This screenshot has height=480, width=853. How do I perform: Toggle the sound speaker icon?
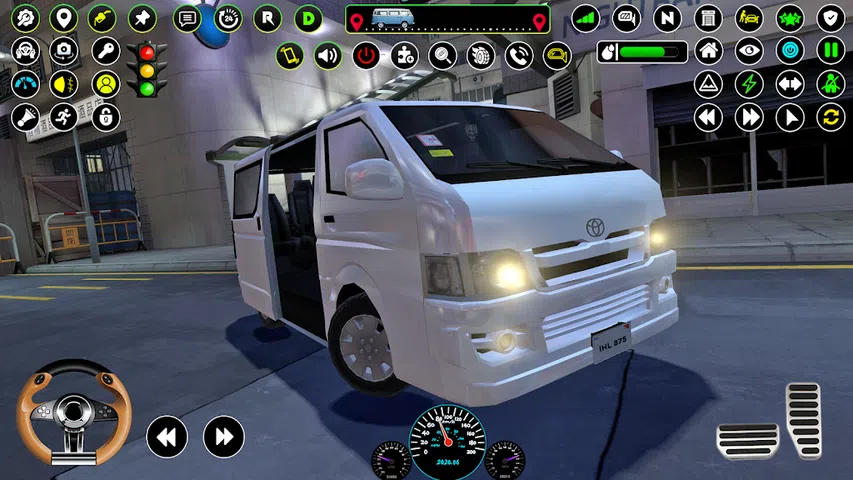point(328,56)
